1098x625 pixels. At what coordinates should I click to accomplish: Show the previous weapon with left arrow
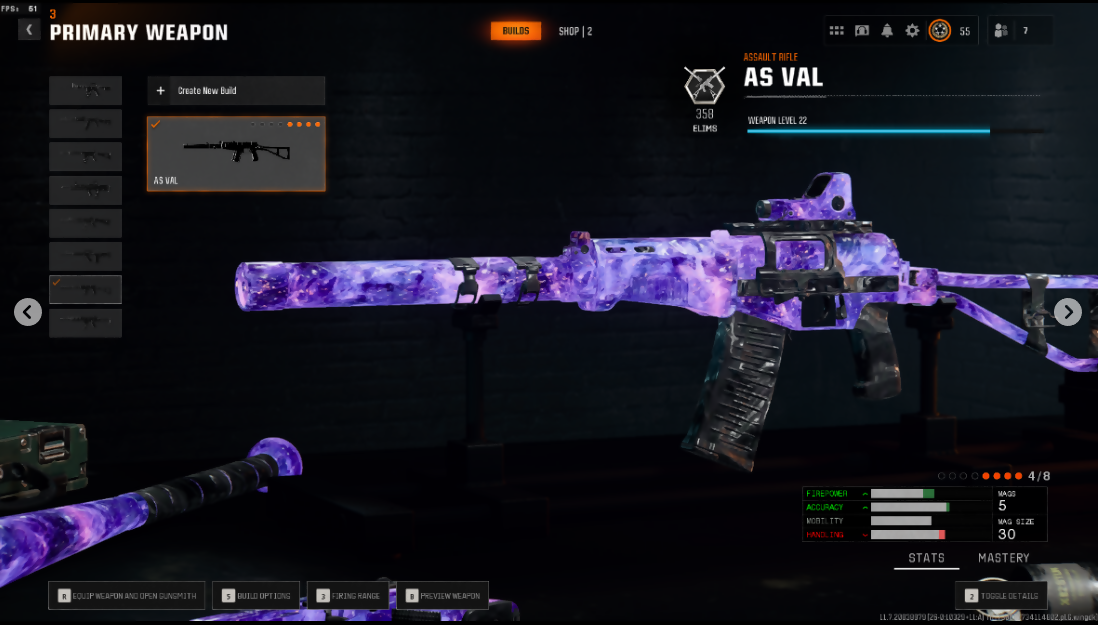tap(28, 312)
